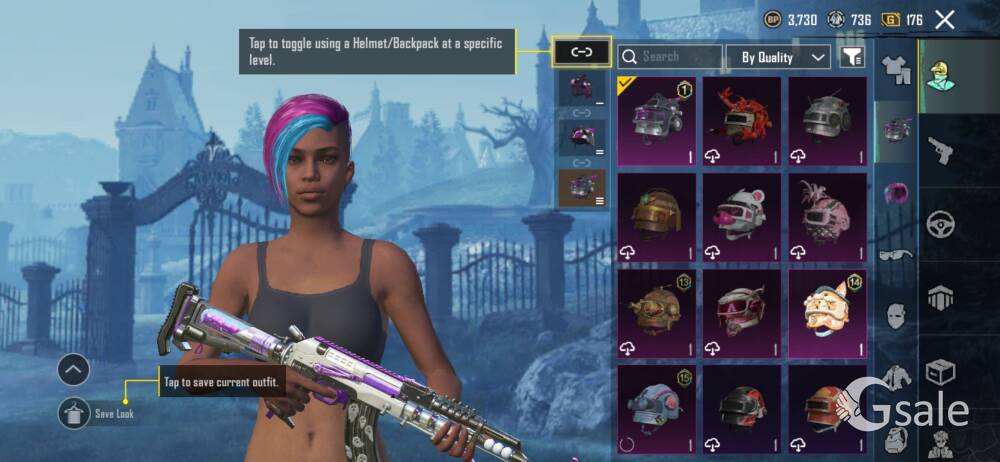Open the sunglasses accessory sub-tab
The image size is (1000, 462).
(895, 255)
